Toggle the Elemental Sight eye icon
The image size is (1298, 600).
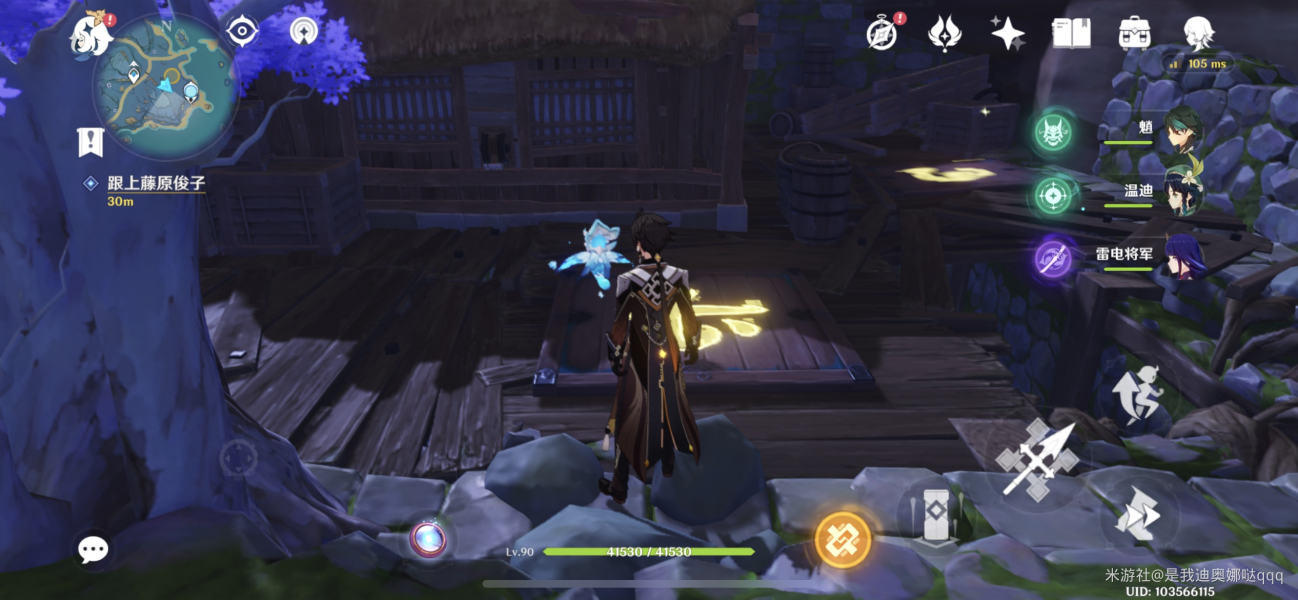pos(242,32)
